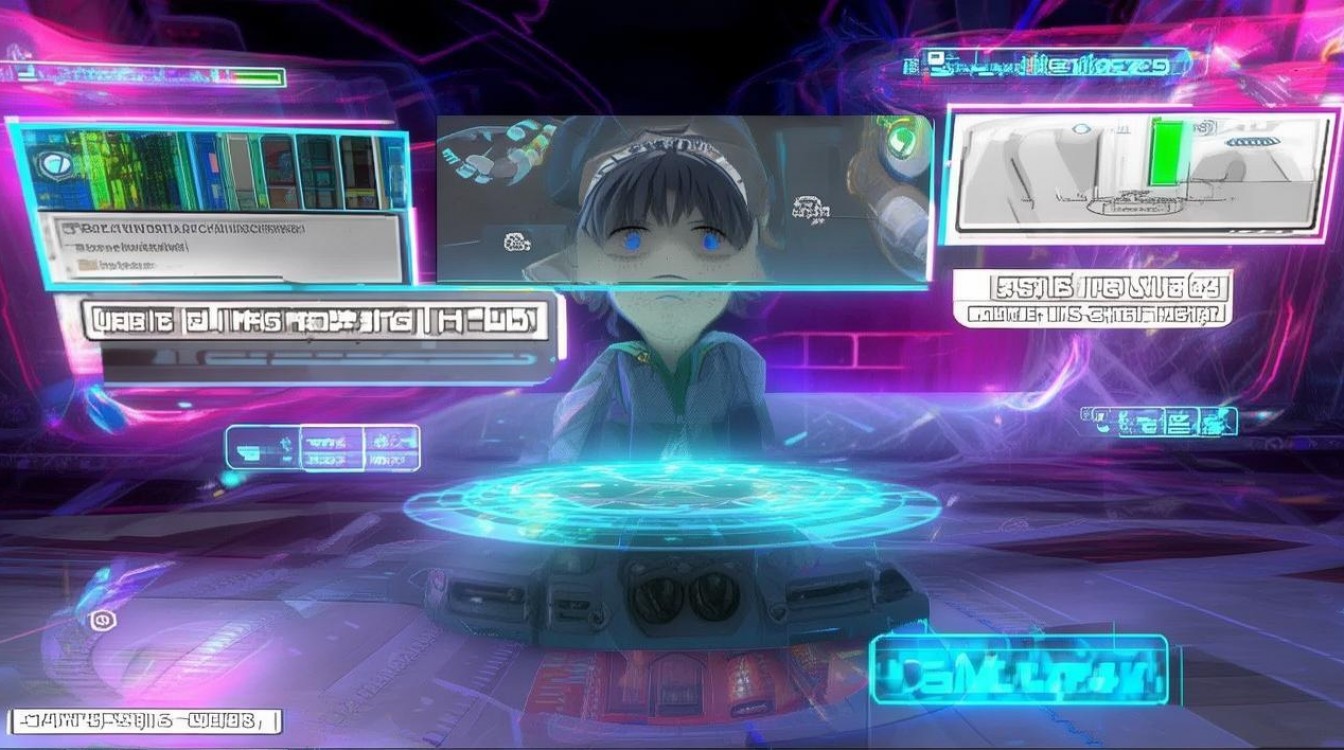This screenshot has width=1344, height=750.
Task: Select the white-framed glyph text bar
Action: click(145, 721)
